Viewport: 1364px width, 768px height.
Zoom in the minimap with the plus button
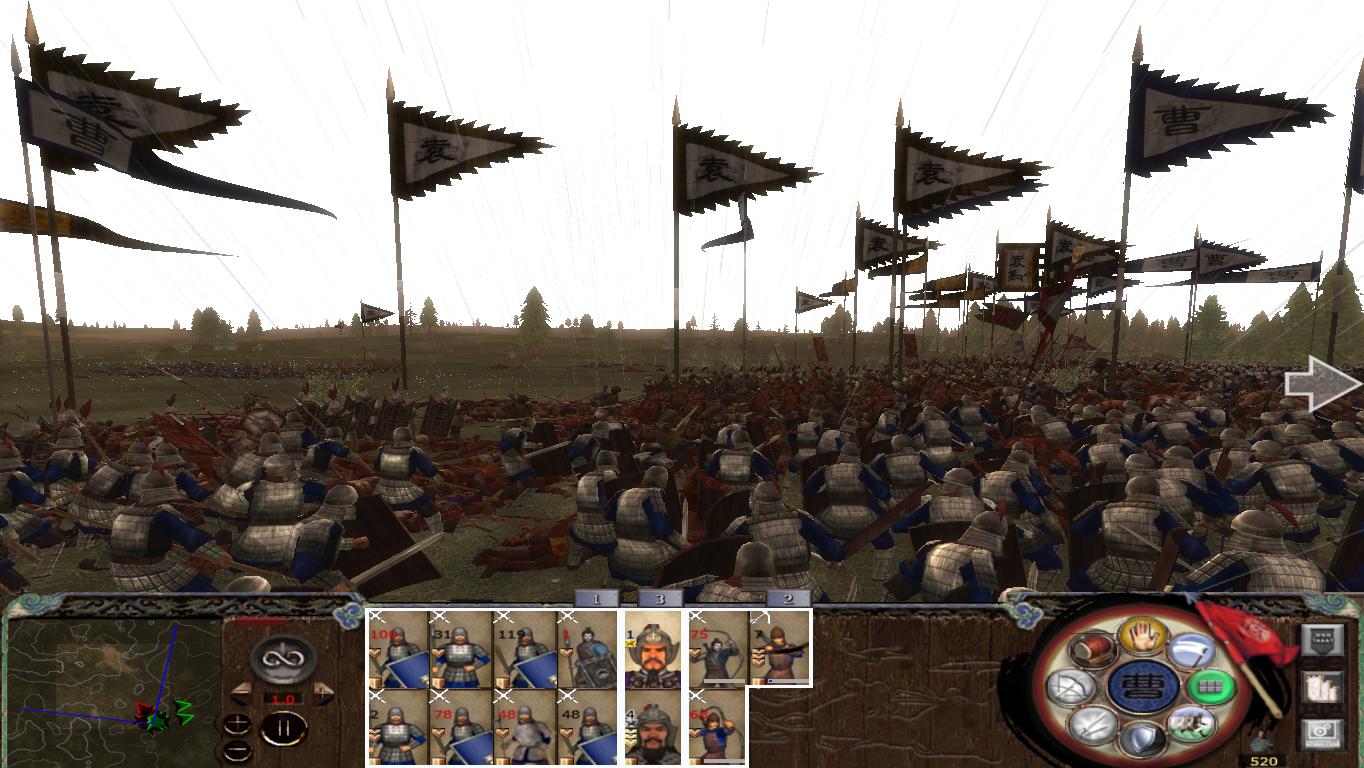click(237, 722)
